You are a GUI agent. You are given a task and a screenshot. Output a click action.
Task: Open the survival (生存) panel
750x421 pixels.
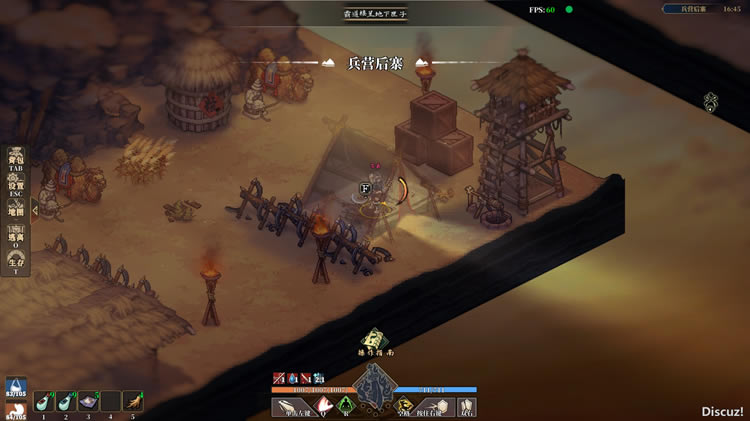click(16, 264)
